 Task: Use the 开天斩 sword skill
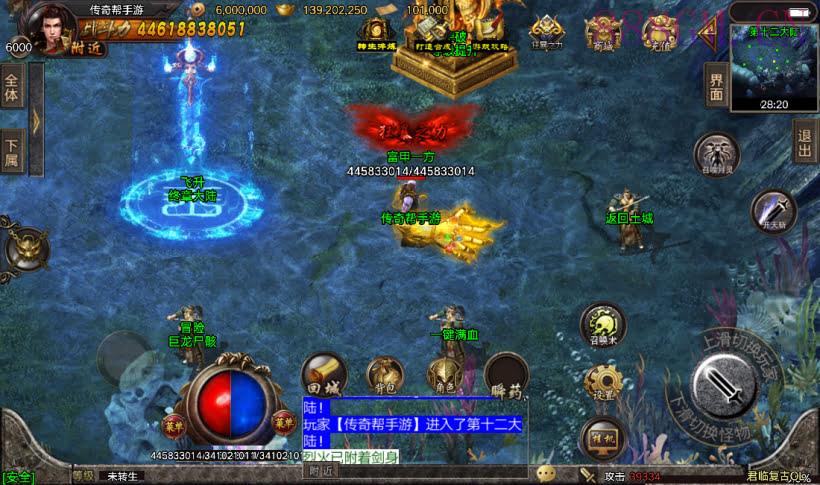pos(773,210)
